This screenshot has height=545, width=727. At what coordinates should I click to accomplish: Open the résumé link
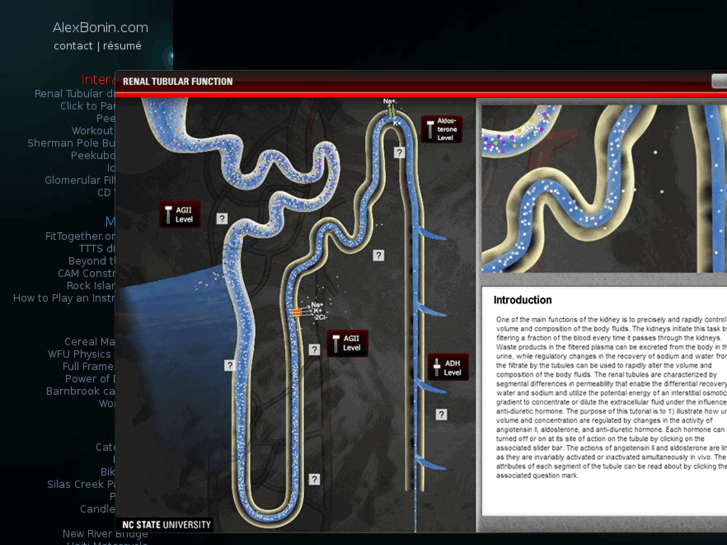click(122, 46)
